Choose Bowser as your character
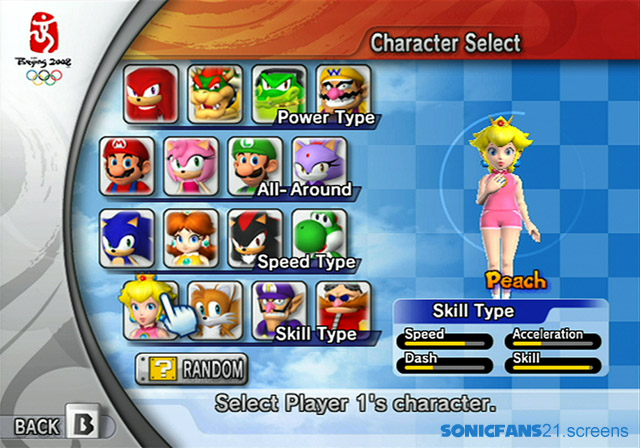 point(216,93)
